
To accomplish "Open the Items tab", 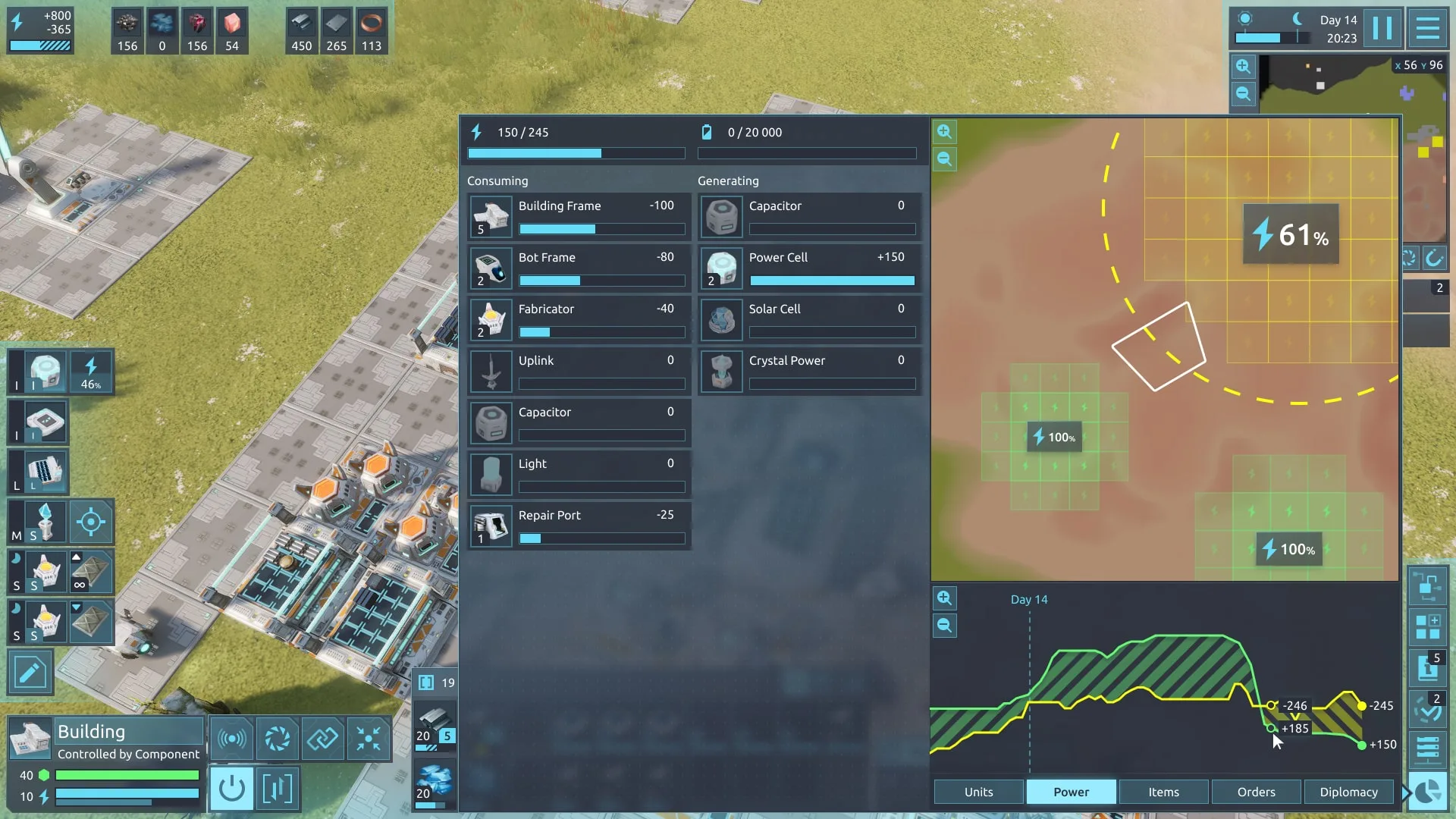I will [x=1163, y=792].
